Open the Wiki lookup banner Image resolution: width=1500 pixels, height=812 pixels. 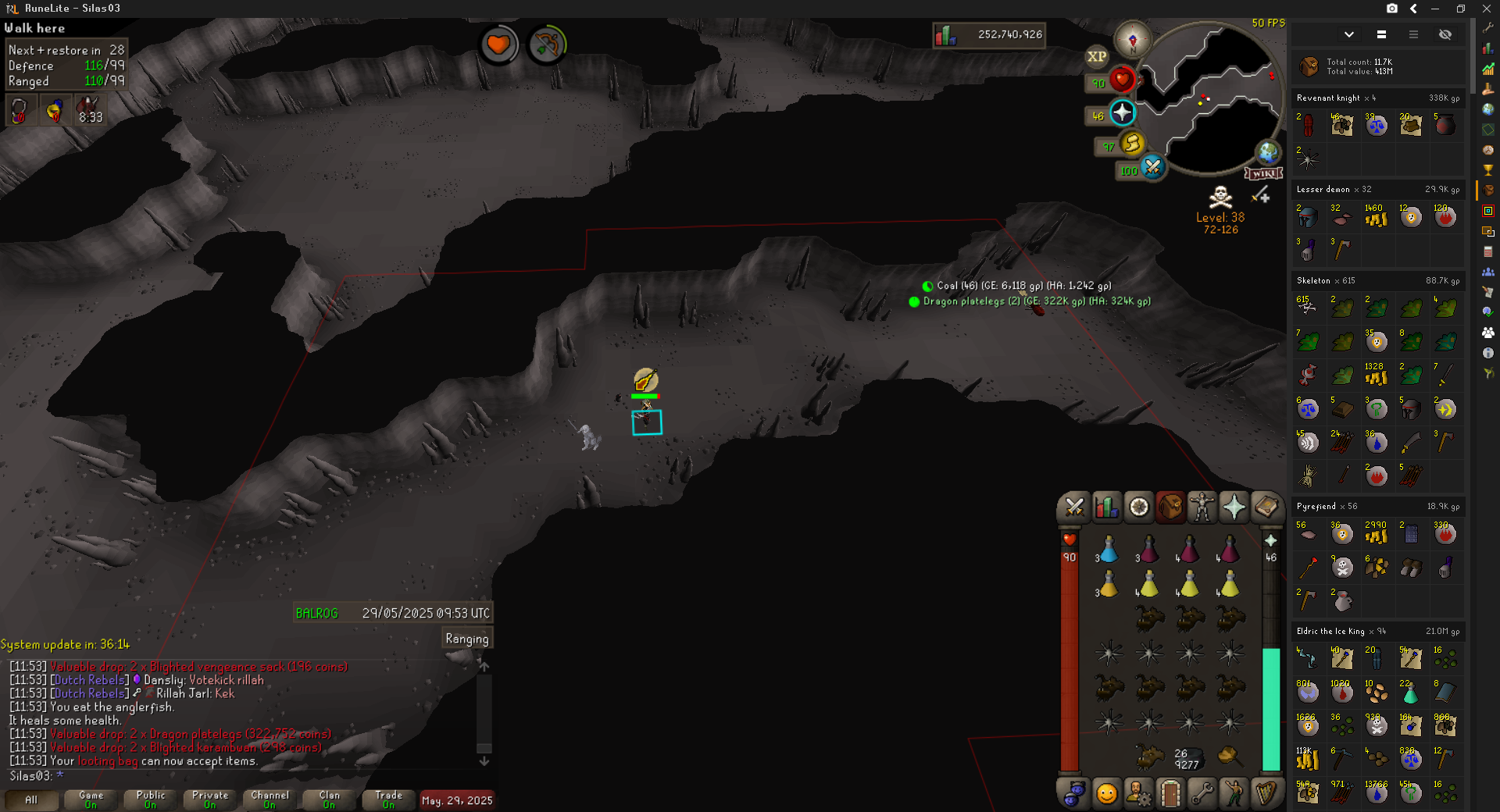(1262, 173)
